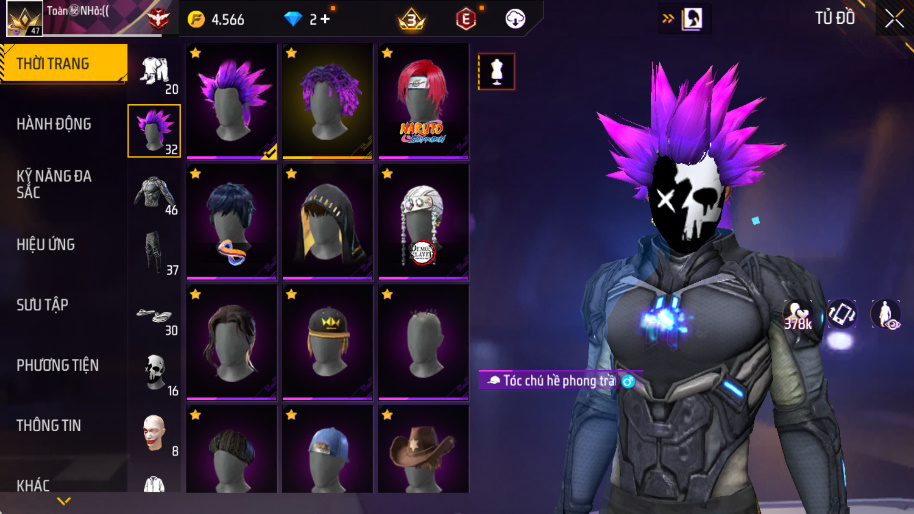Pick the black cap with crown

[327, 342]
